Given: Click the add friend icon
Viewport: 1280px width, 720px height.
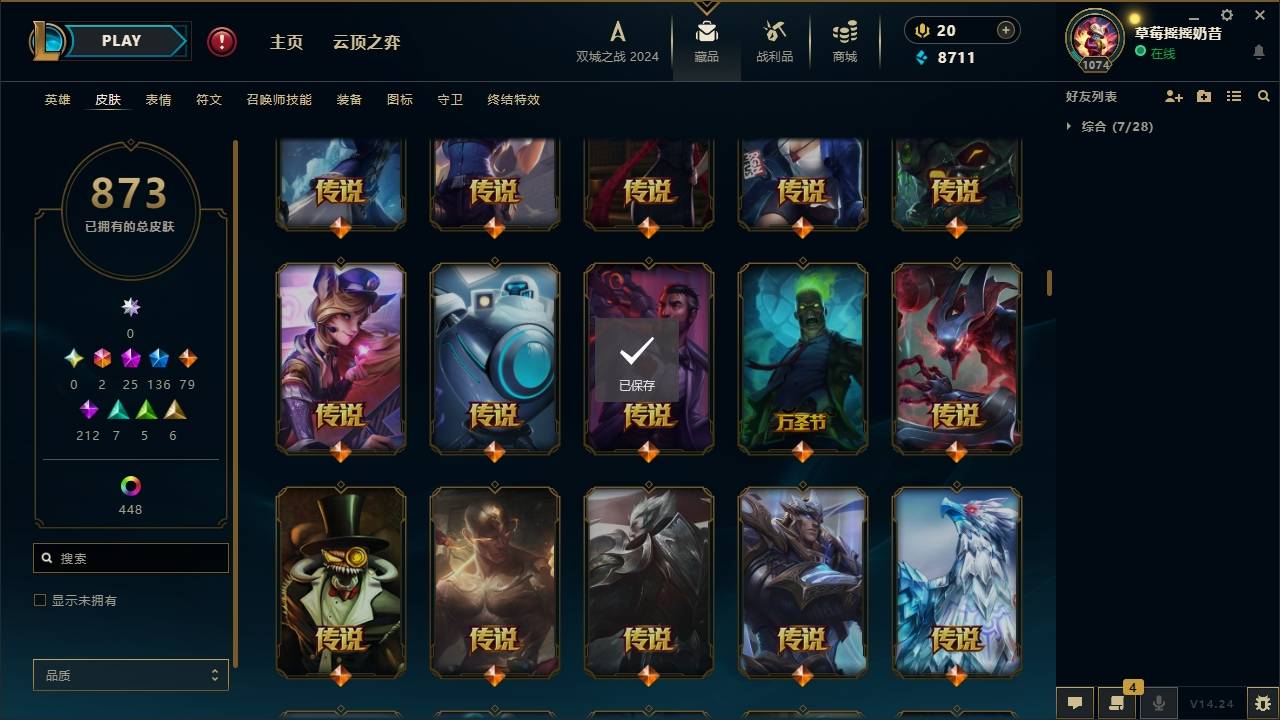Looking at the screenshot, I should click(x=1174, y=96).
